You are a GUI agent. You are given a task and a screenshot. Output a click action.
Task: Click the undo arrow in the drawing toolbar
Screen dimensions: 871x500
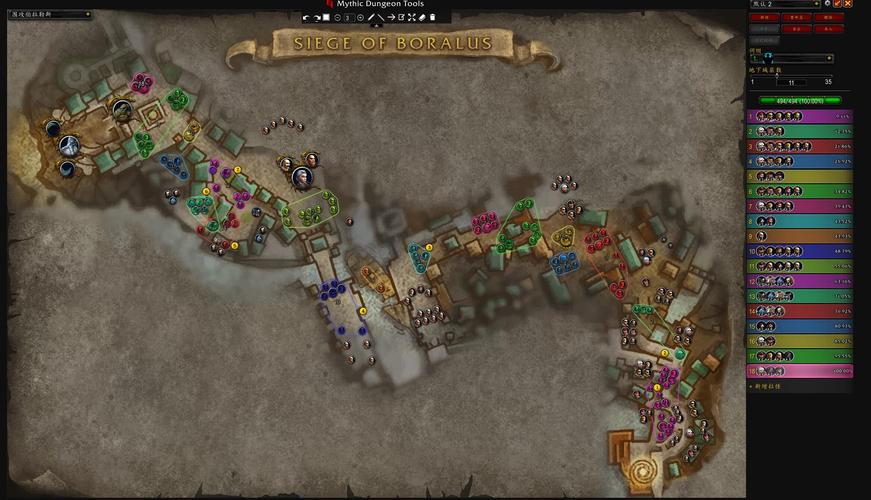pyautogui.click(x=306, y=18)
